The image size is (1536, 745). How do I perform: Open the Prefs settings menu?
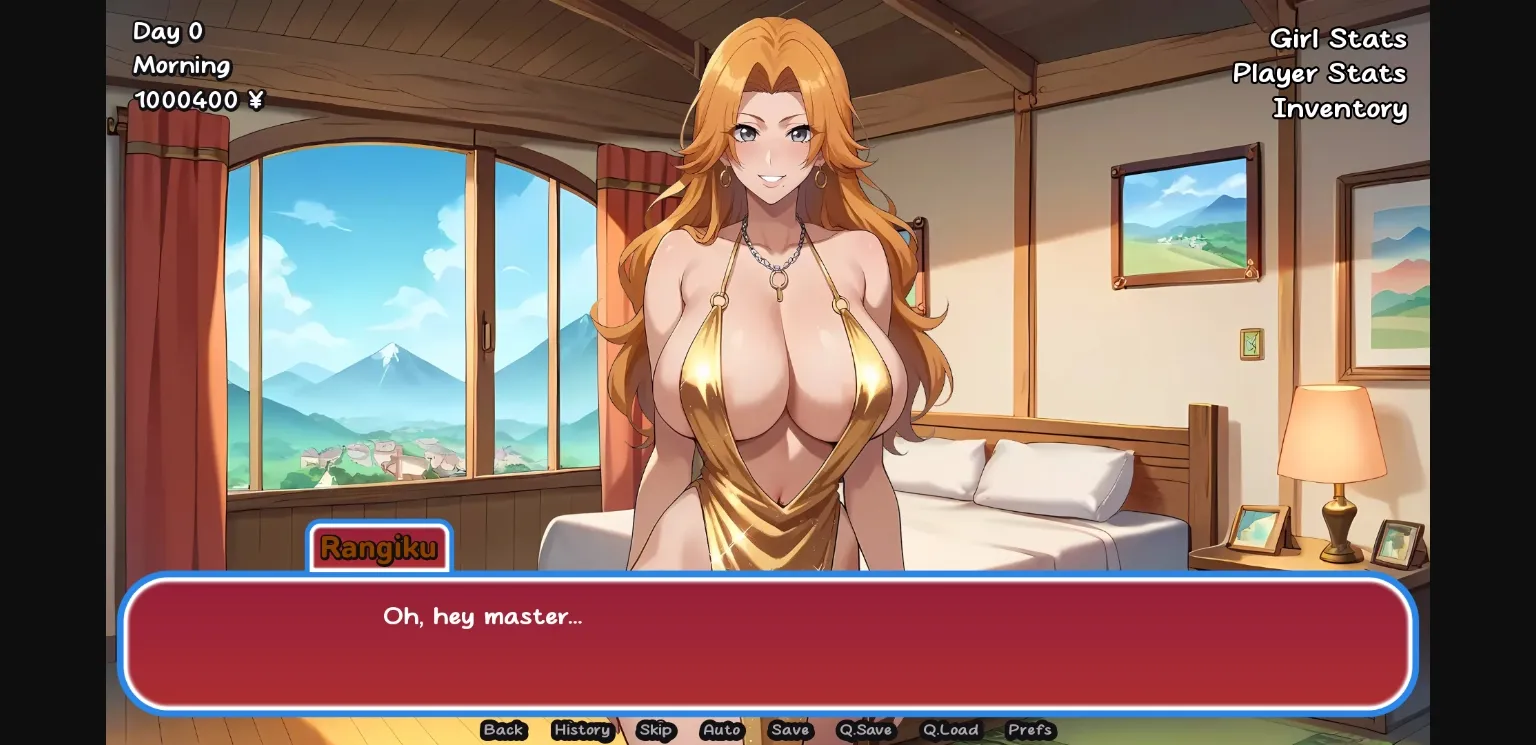coord(1030,731)
